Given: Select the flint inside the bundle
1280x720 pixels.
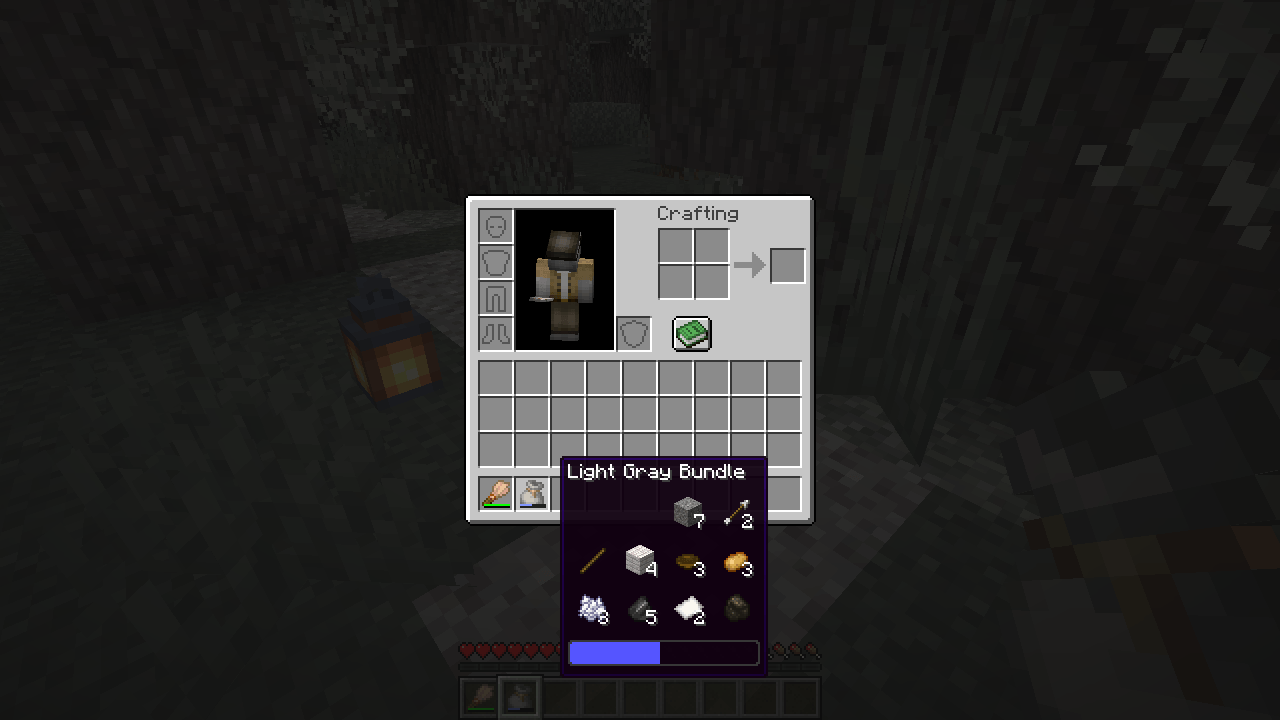Looking at the screenshot, I should pos(639,607).
